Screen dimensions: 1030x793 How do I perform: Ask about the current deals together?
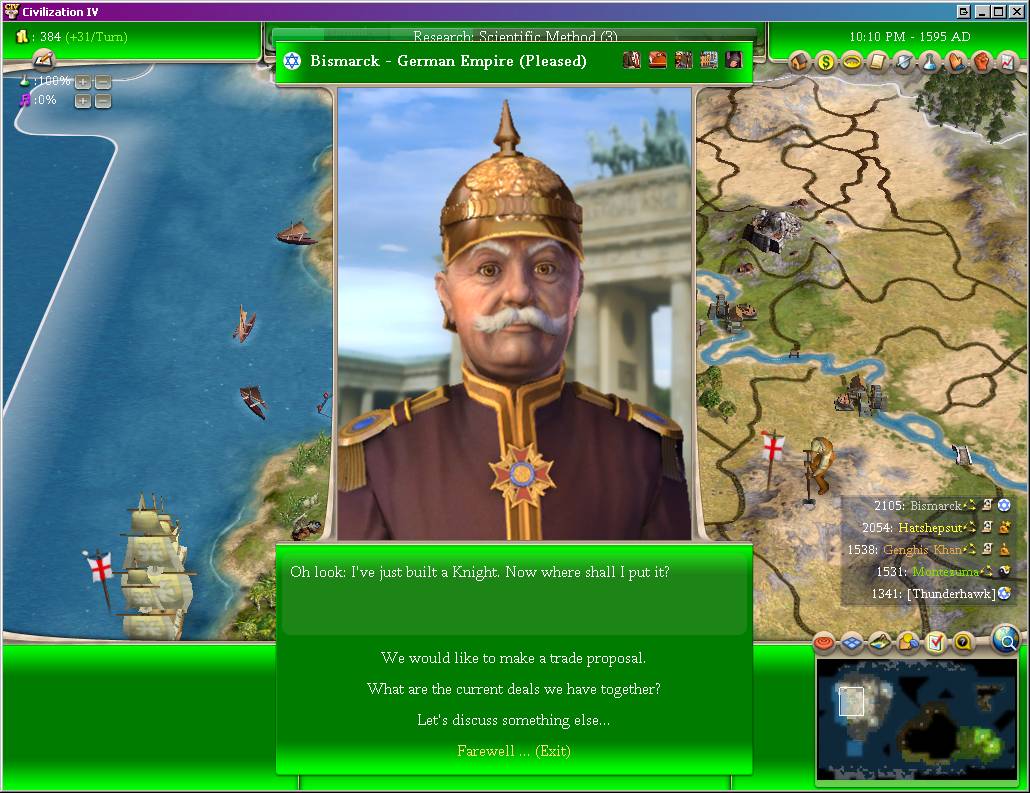(x=513, y=689)
